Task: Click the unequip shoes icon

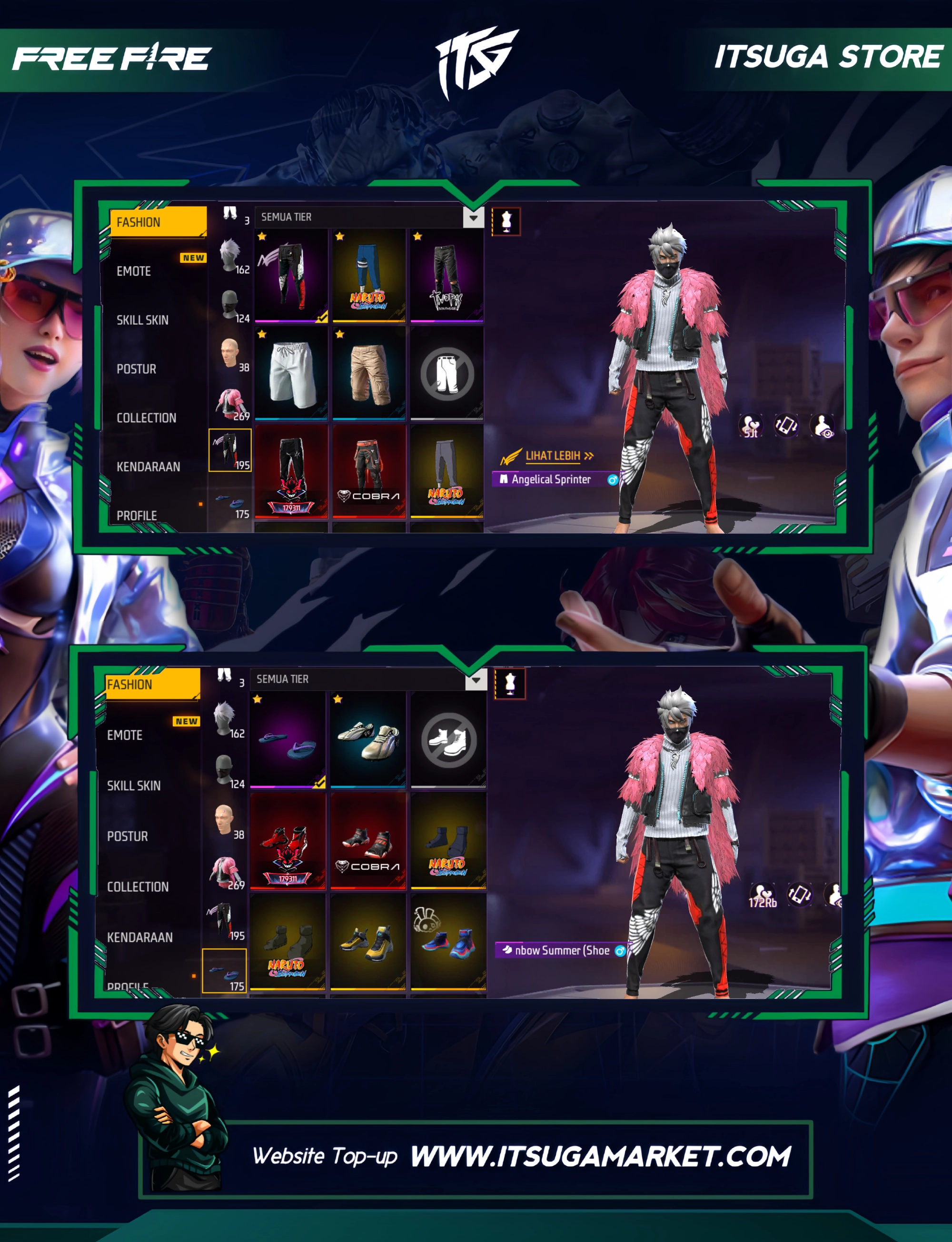Action: (x=448, y=739)
